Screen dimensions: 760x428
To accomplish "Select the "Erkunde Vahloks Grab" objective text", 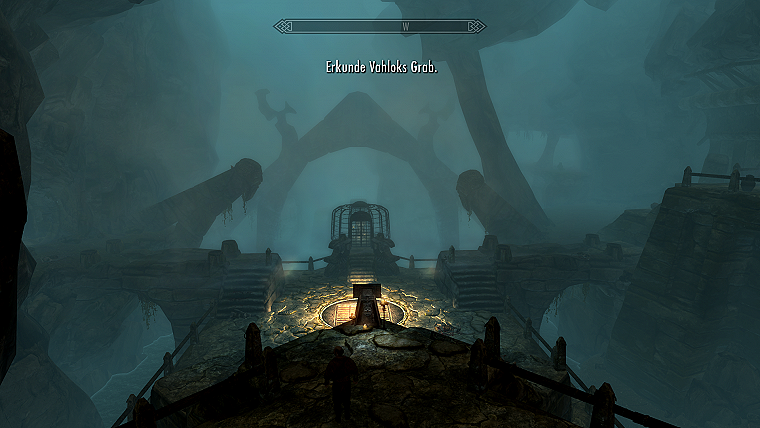I will pyautogui.click(x=381, y=68).
